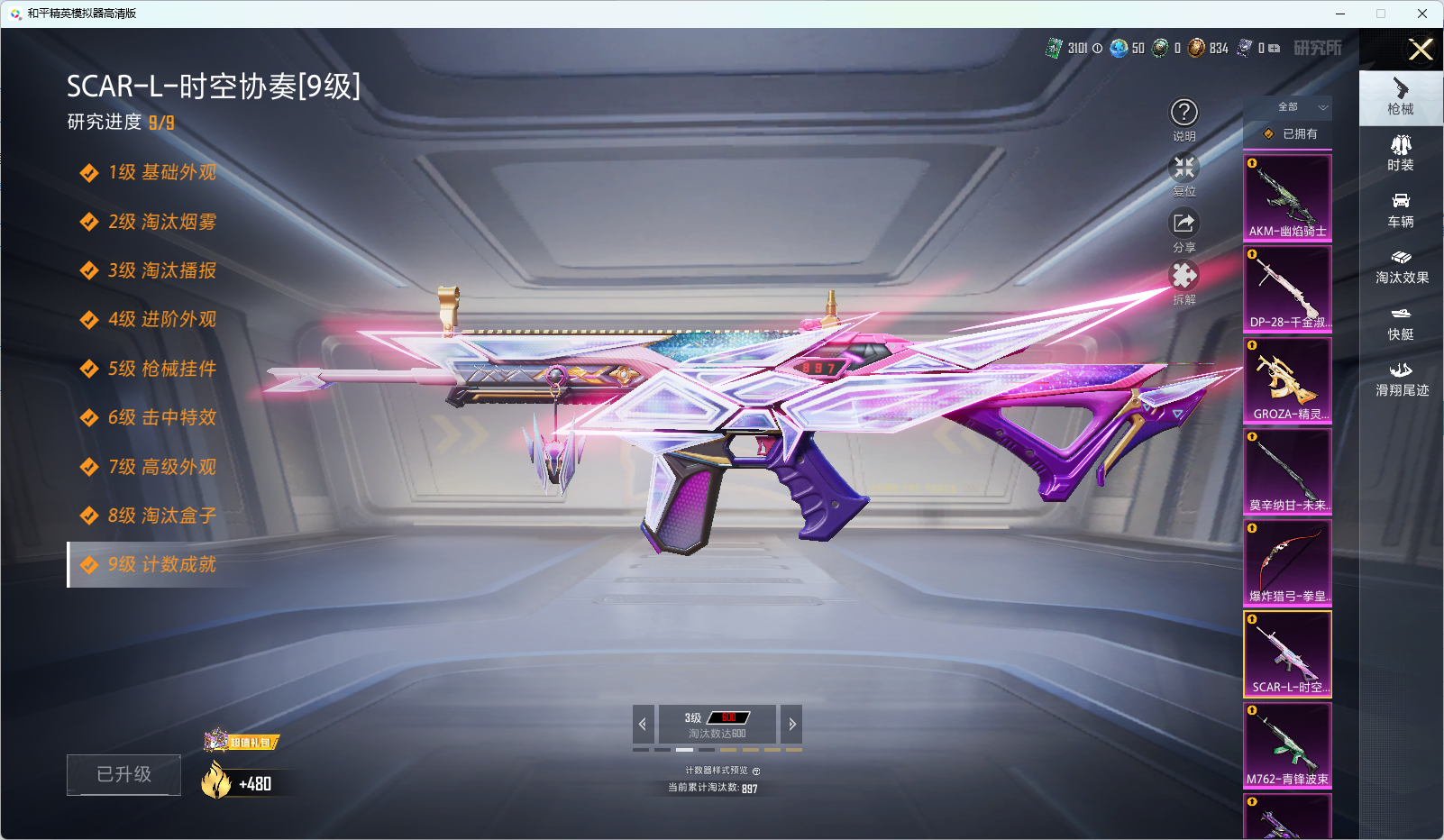Open the 8级 淘汰盒子 level entry

pyautogui.click(x=162, y=516)
